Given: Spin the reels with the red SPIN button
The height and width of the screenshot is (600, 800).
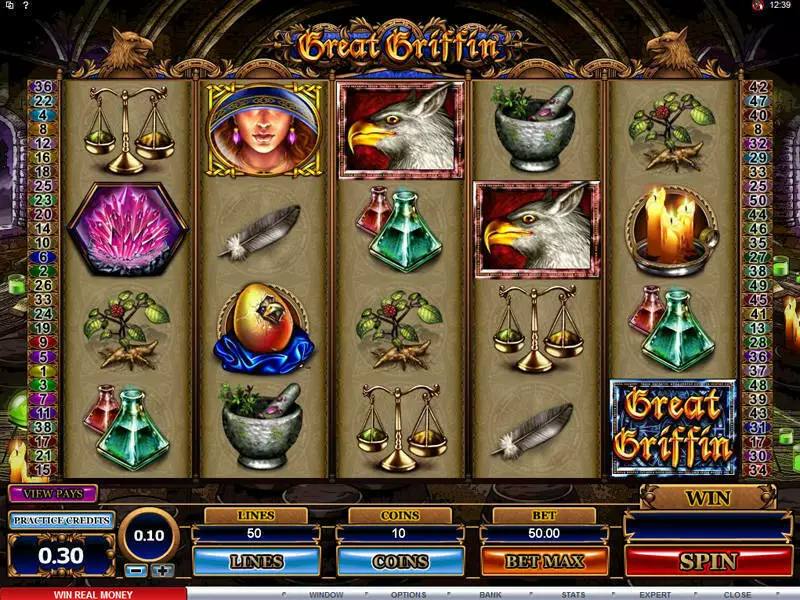Looking at the screenshot, I should pos(708,561).
